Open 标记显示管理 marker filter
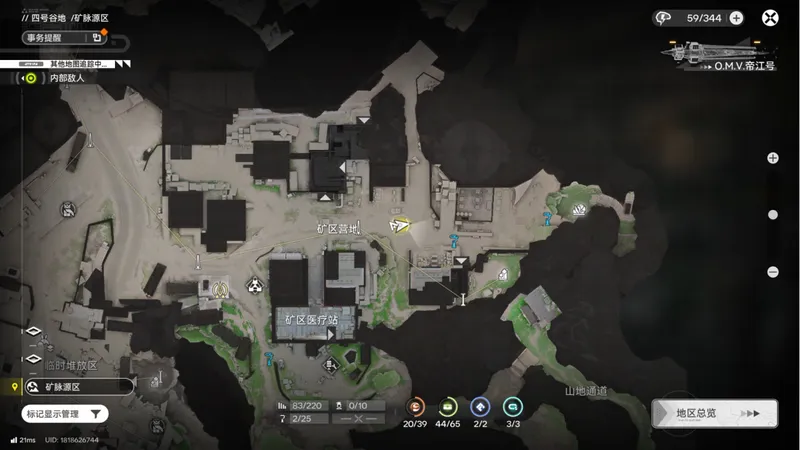 click(65, 413)
